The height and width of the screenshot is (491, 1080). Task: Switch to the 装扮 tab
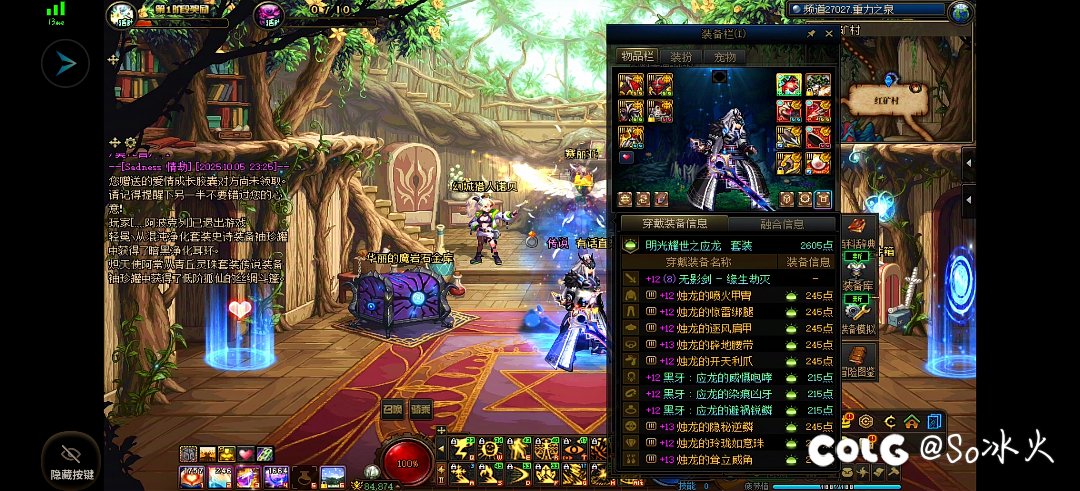click(x=681, y=57)
